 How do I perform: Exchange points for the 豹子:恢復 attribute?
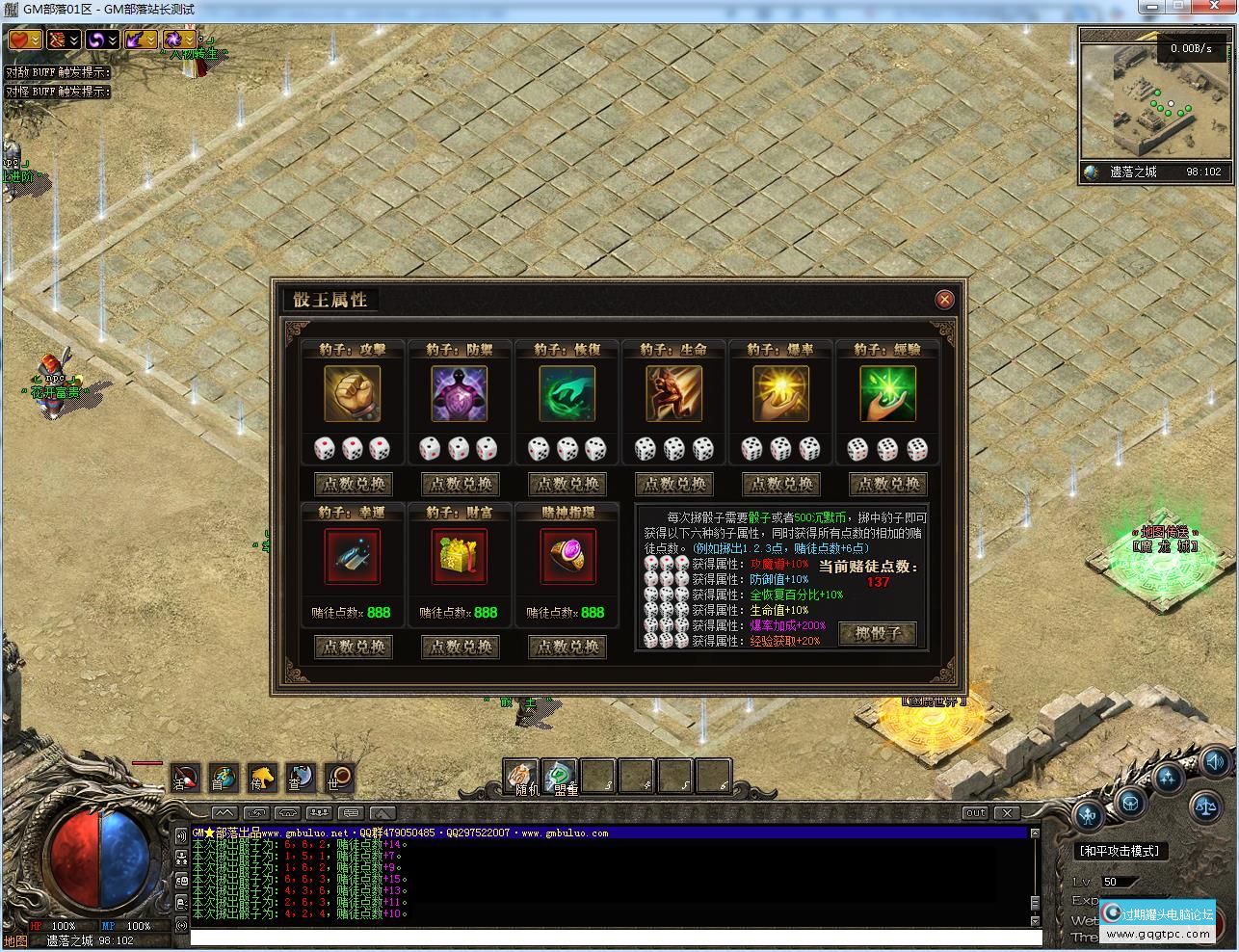(x=567, y=484)
